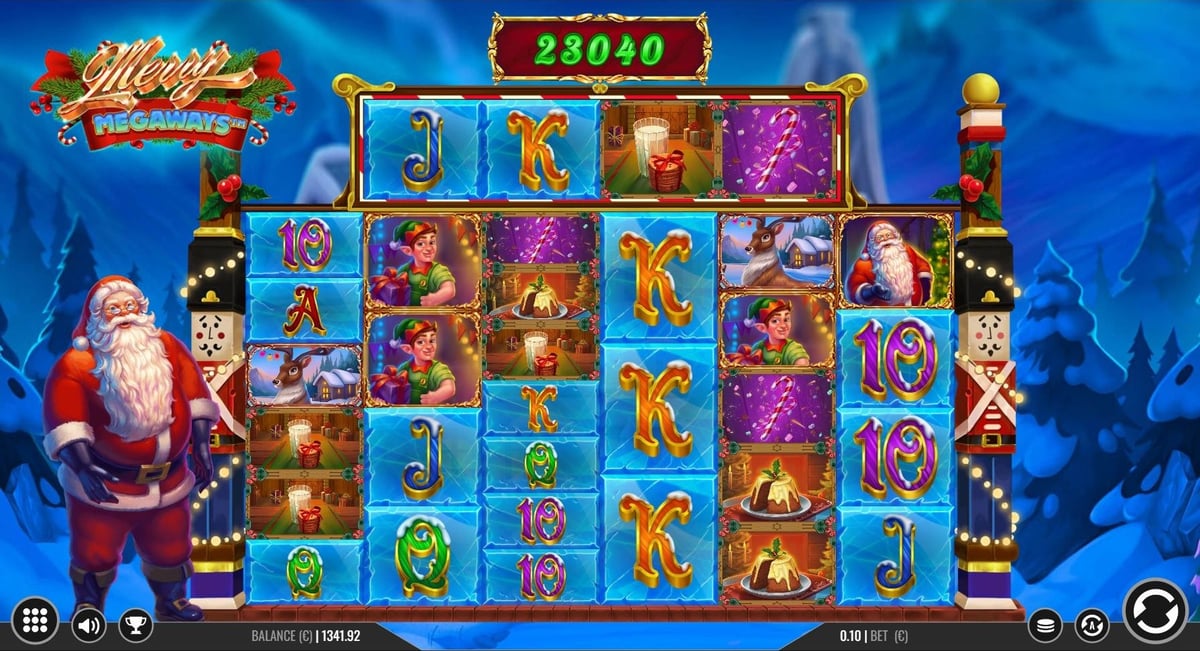
Task: Toggle the sound speaker icon
Action: click(x=88, y=626)
